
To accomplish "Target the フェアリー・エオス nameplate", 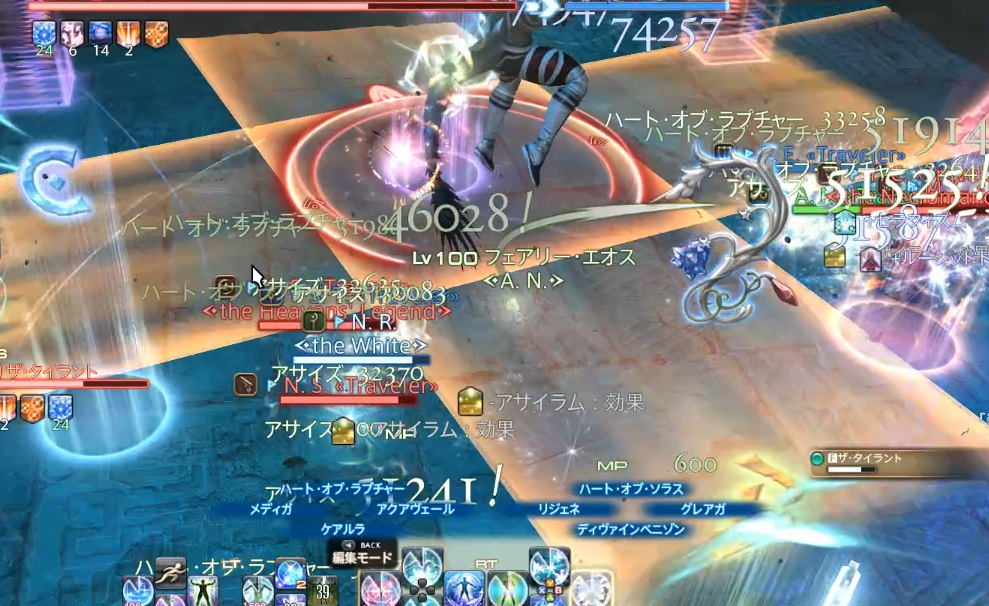I will pos(545,258).
